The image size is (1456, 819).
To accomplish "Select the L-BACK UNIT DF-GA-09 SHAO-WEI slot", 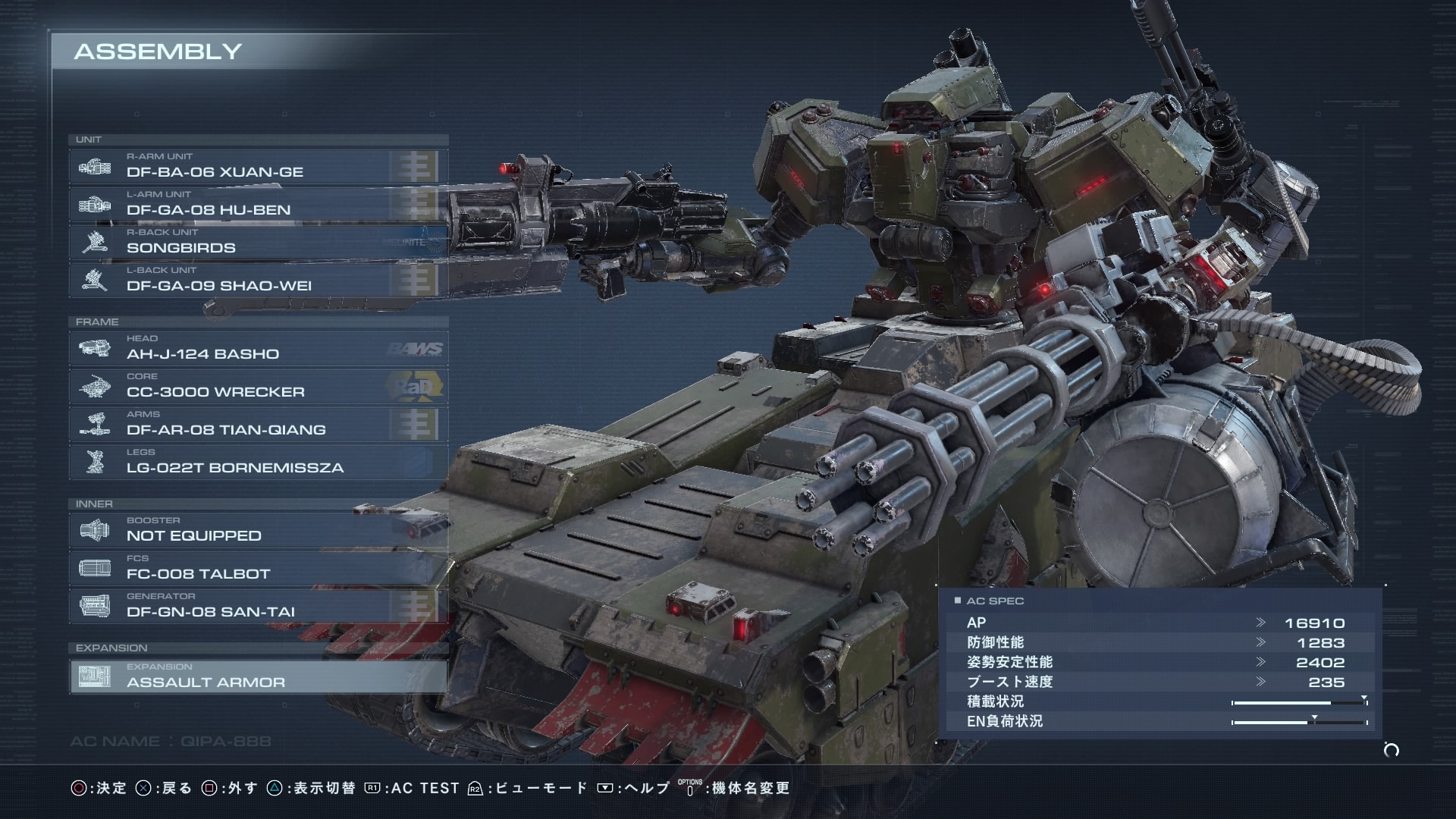I will click(x=258, y=280).
